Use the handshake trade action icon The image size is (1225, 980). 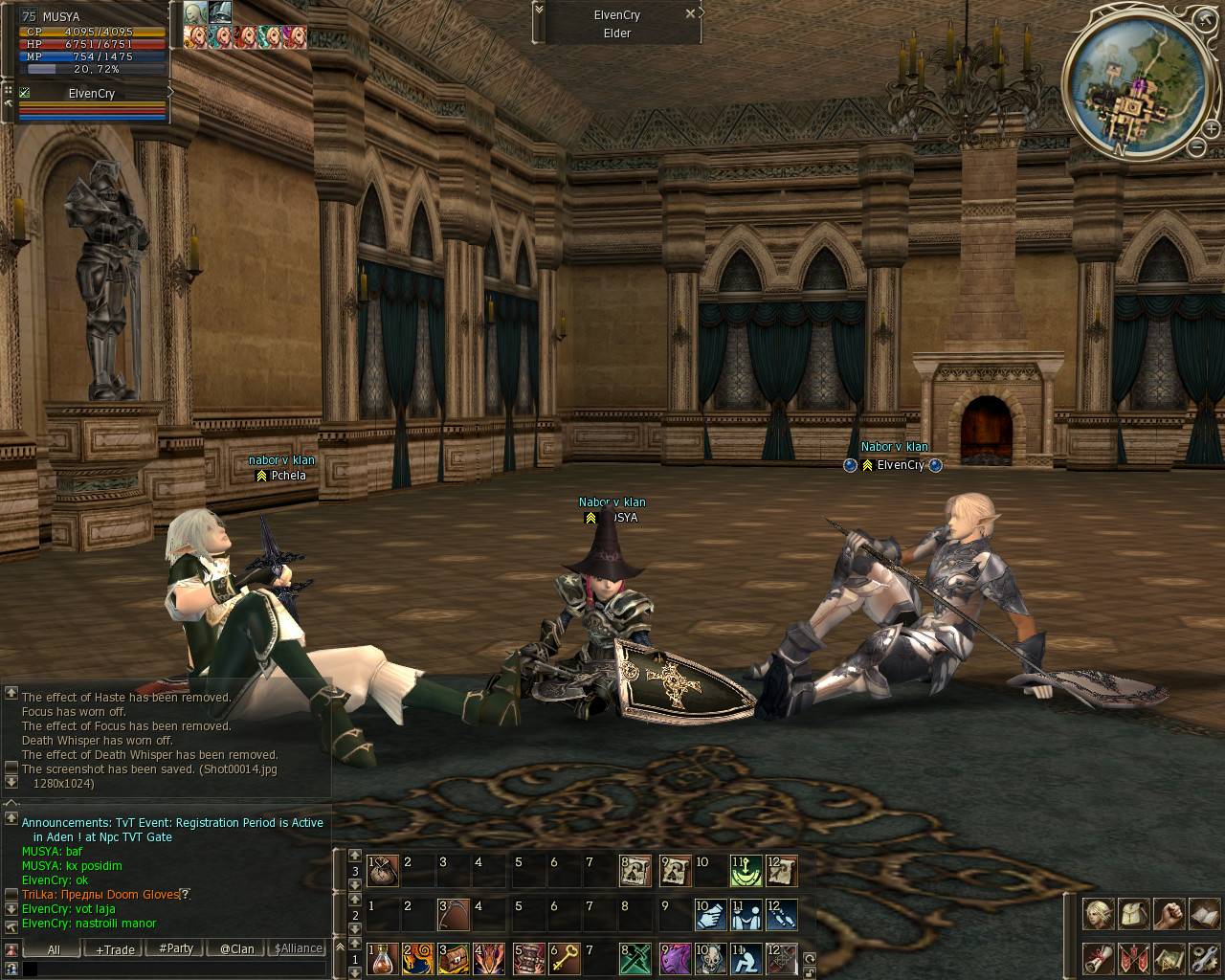(x=710, y=915)
